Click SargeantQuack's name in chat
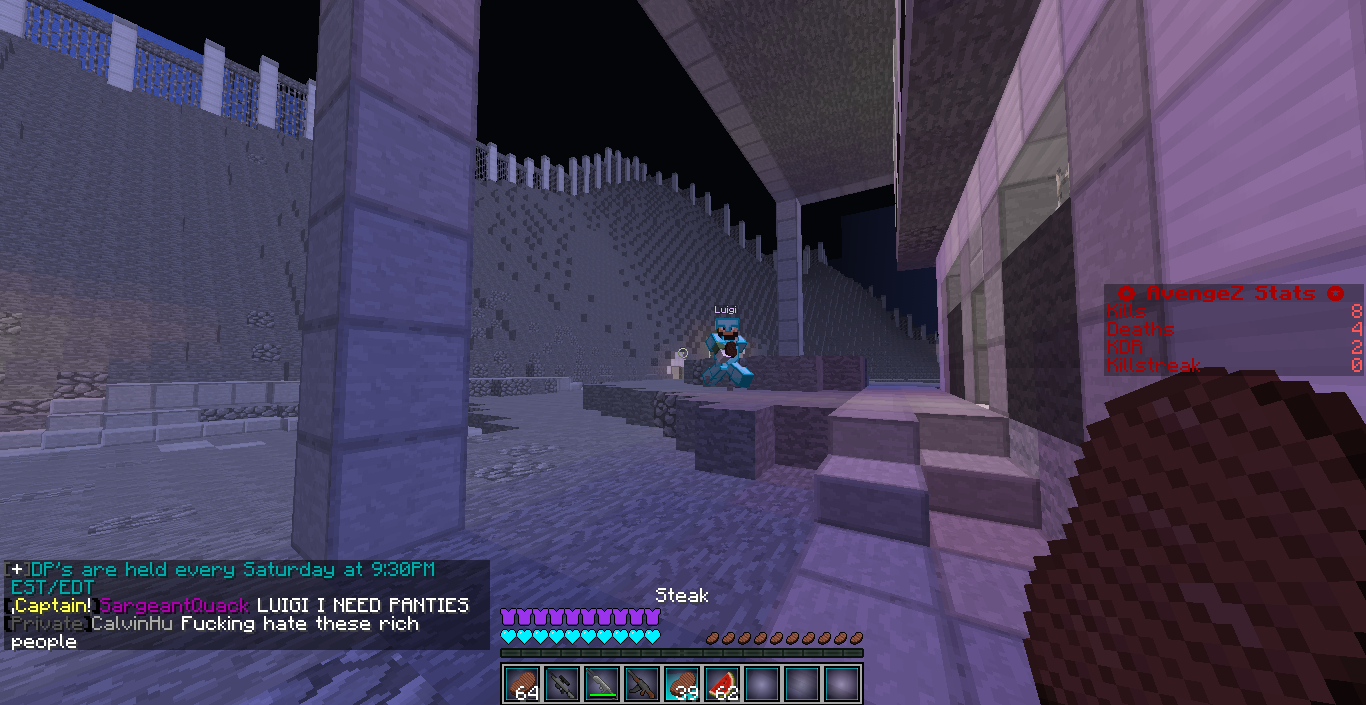Screen dimensions: 1366x705 pos(174,605)
